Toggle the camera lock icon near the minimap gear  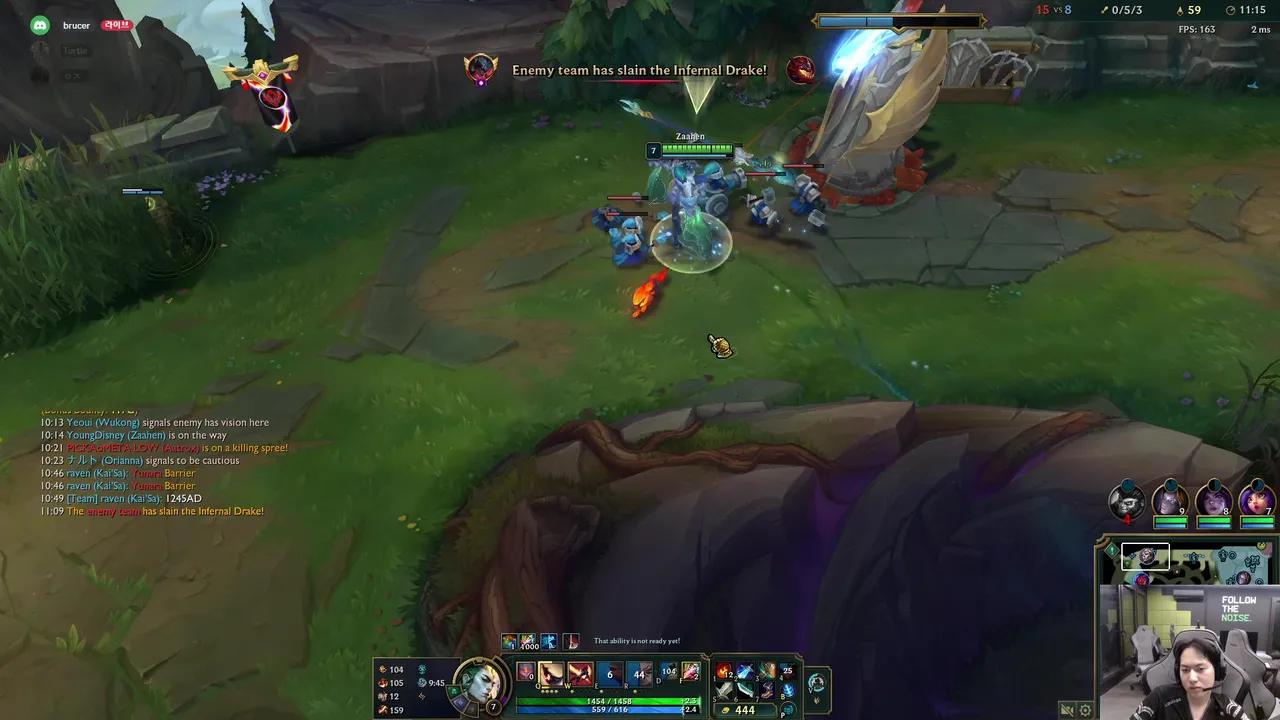pos(1067,710)
